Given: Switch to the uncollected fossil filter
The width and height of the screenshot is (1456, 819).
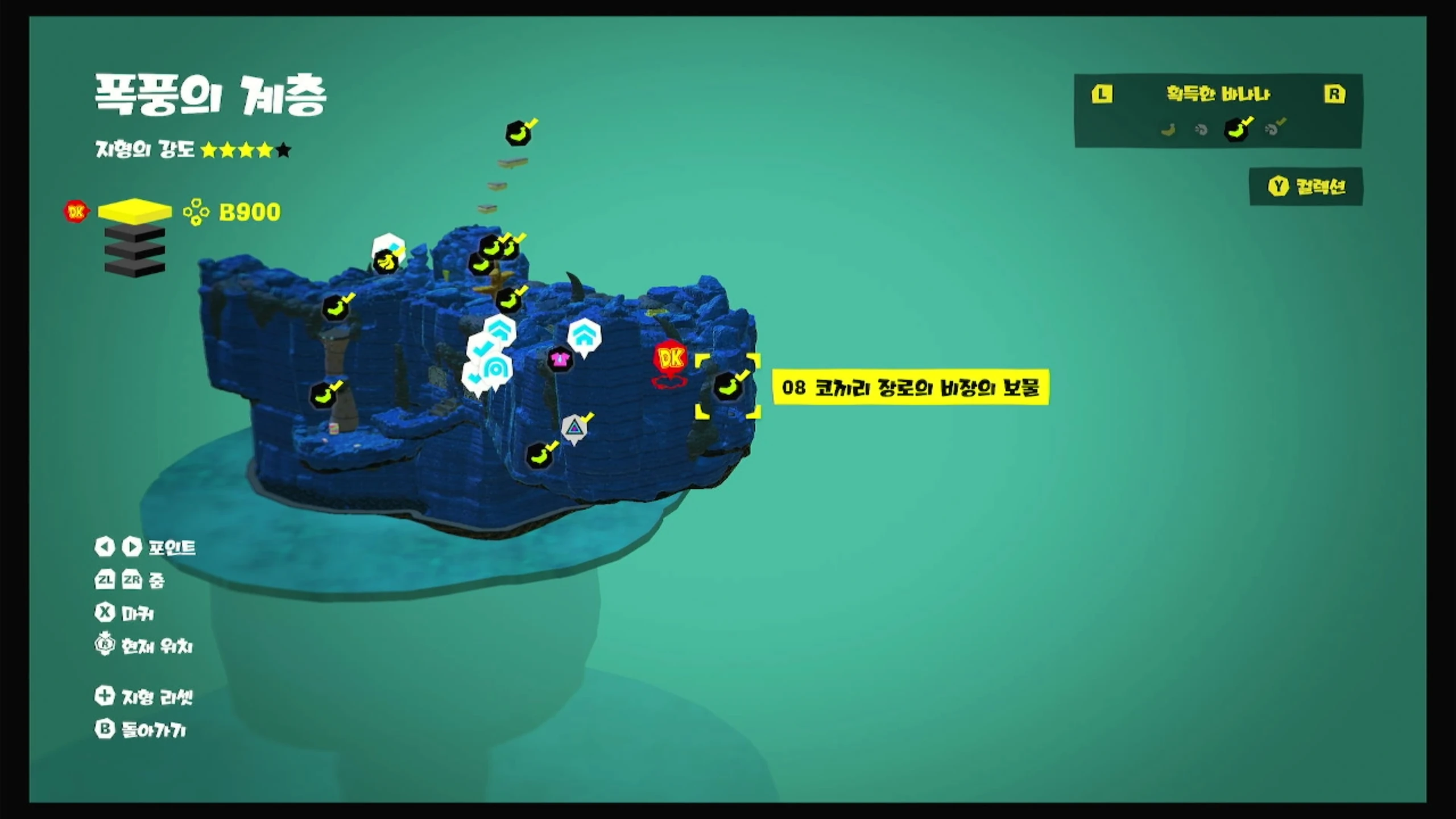Looking at the screenshot, I should point(1201,130).
